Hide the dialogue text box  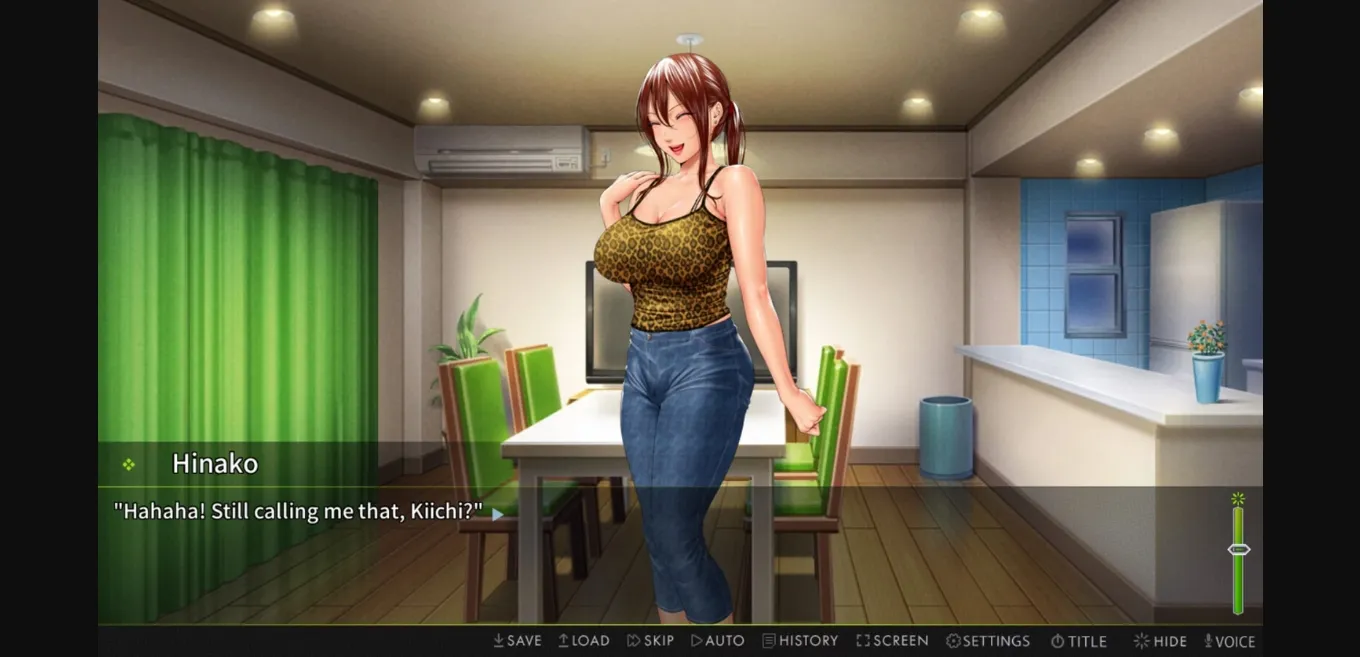1160,641
